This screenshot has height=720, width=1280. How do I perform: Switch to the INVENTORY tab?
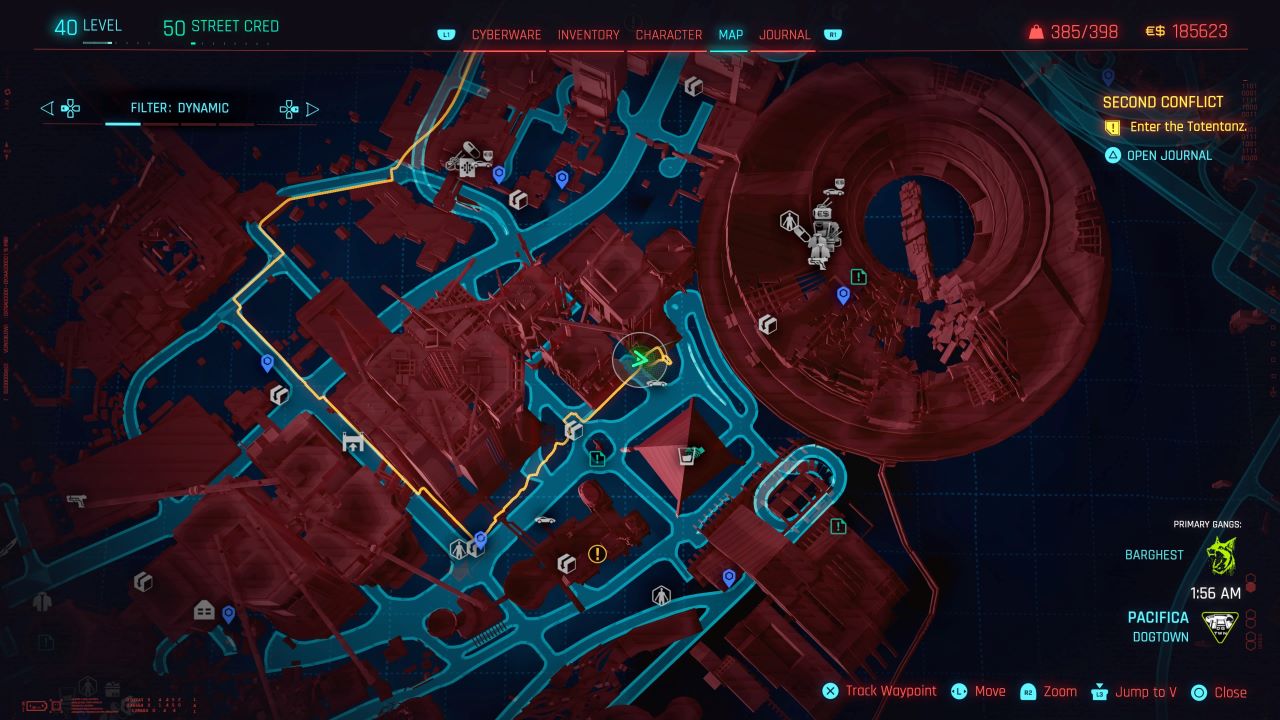pos(588,34)
